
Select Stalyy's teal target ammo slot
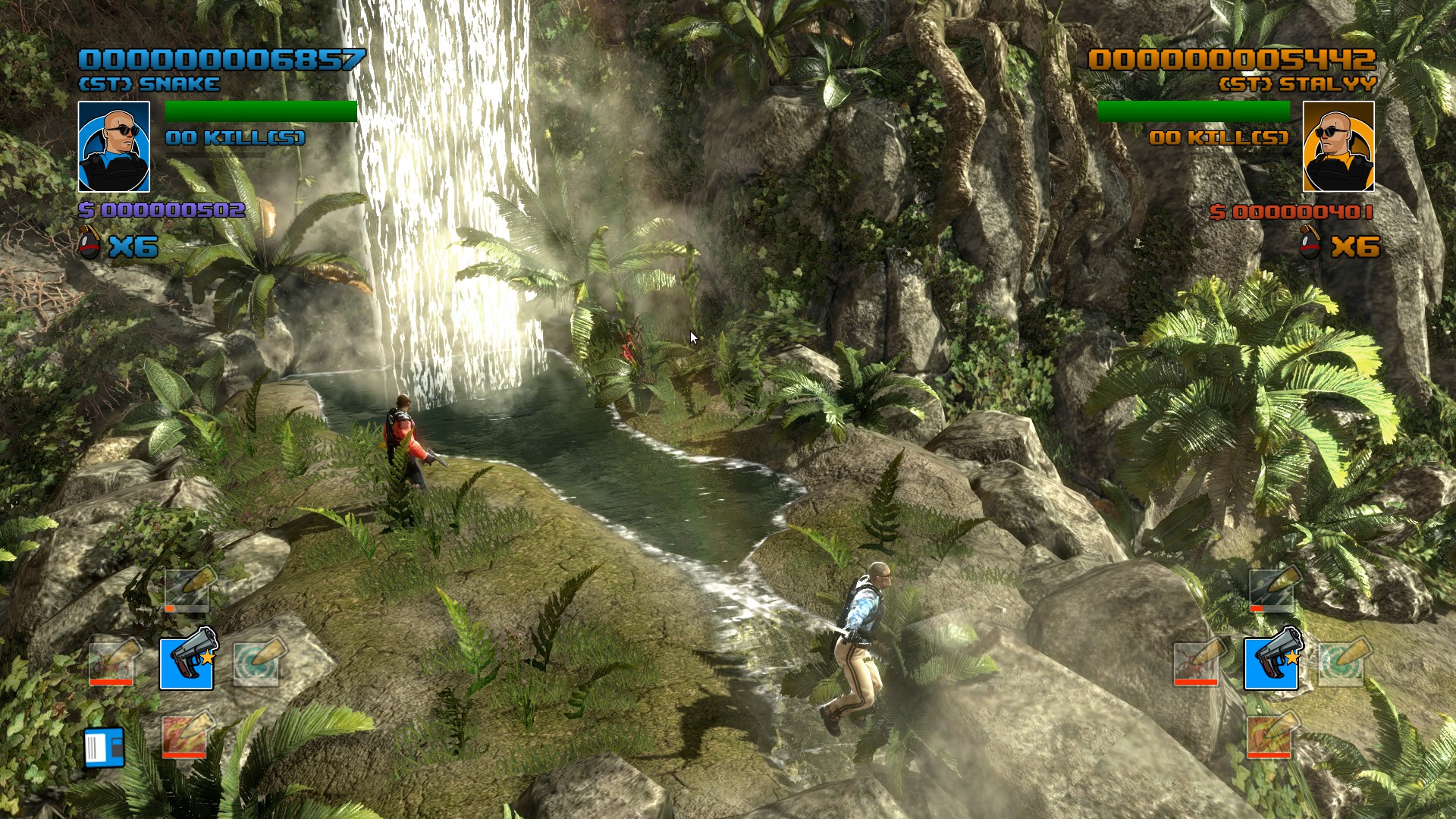pos(1341,664)
